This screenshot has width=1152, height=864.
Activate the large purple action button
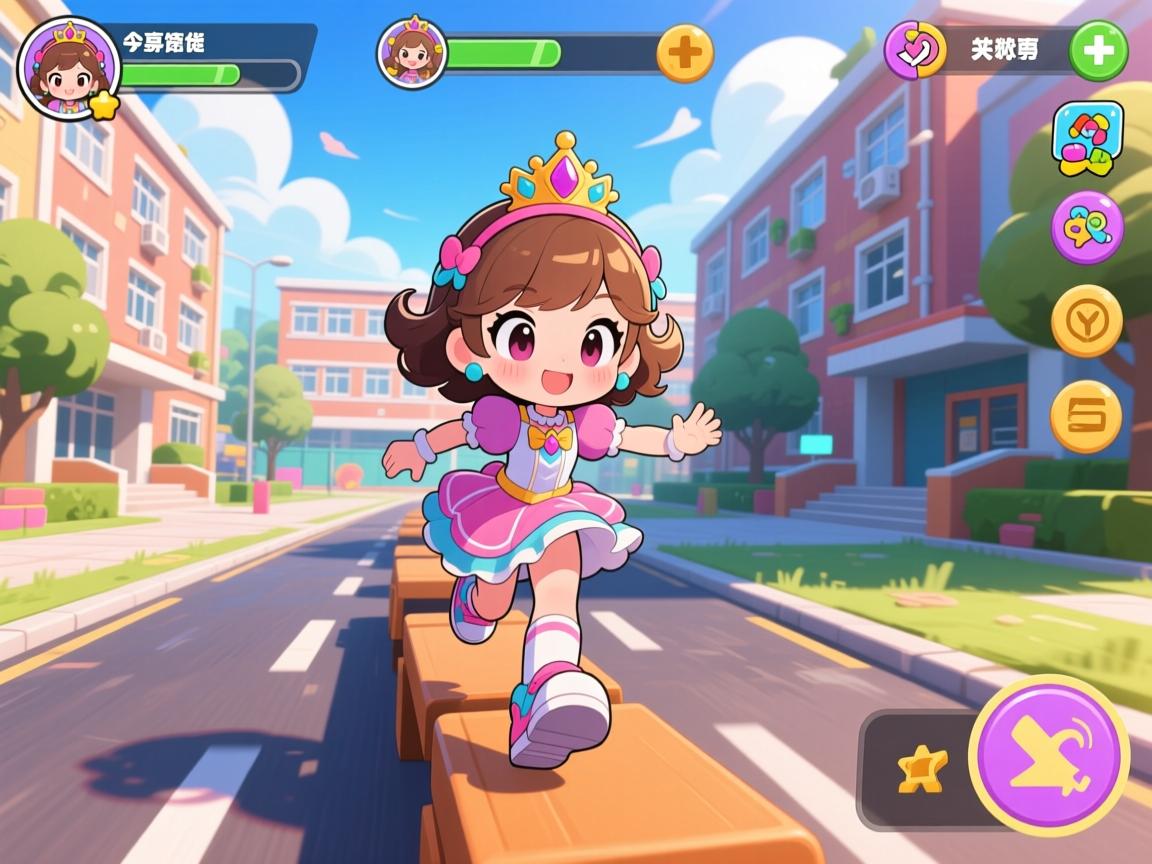pyautogui.click(x=1049, y=756)
